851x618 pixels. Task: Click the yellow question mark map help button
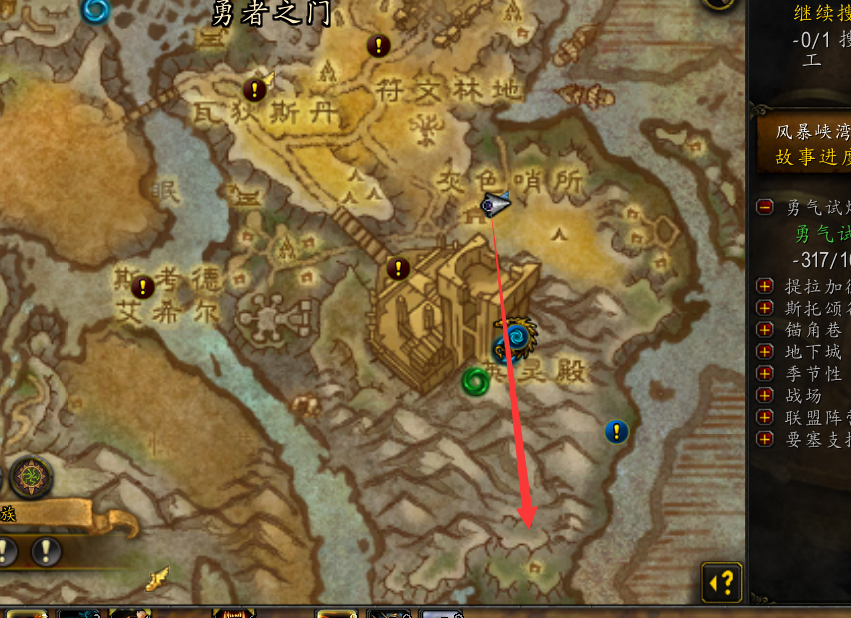722,581
